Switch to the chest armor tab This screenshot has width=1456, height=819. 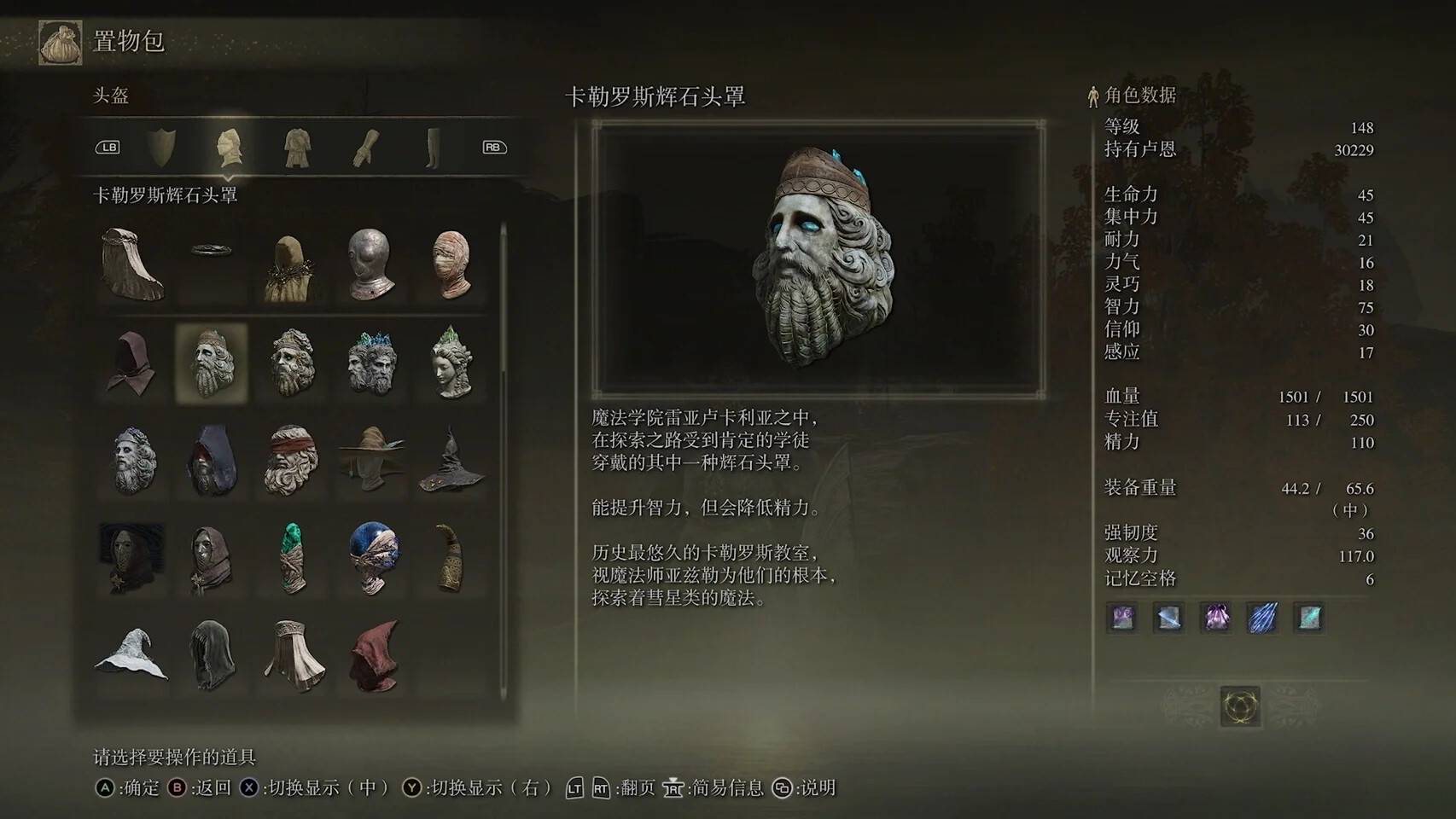[298, 146]
